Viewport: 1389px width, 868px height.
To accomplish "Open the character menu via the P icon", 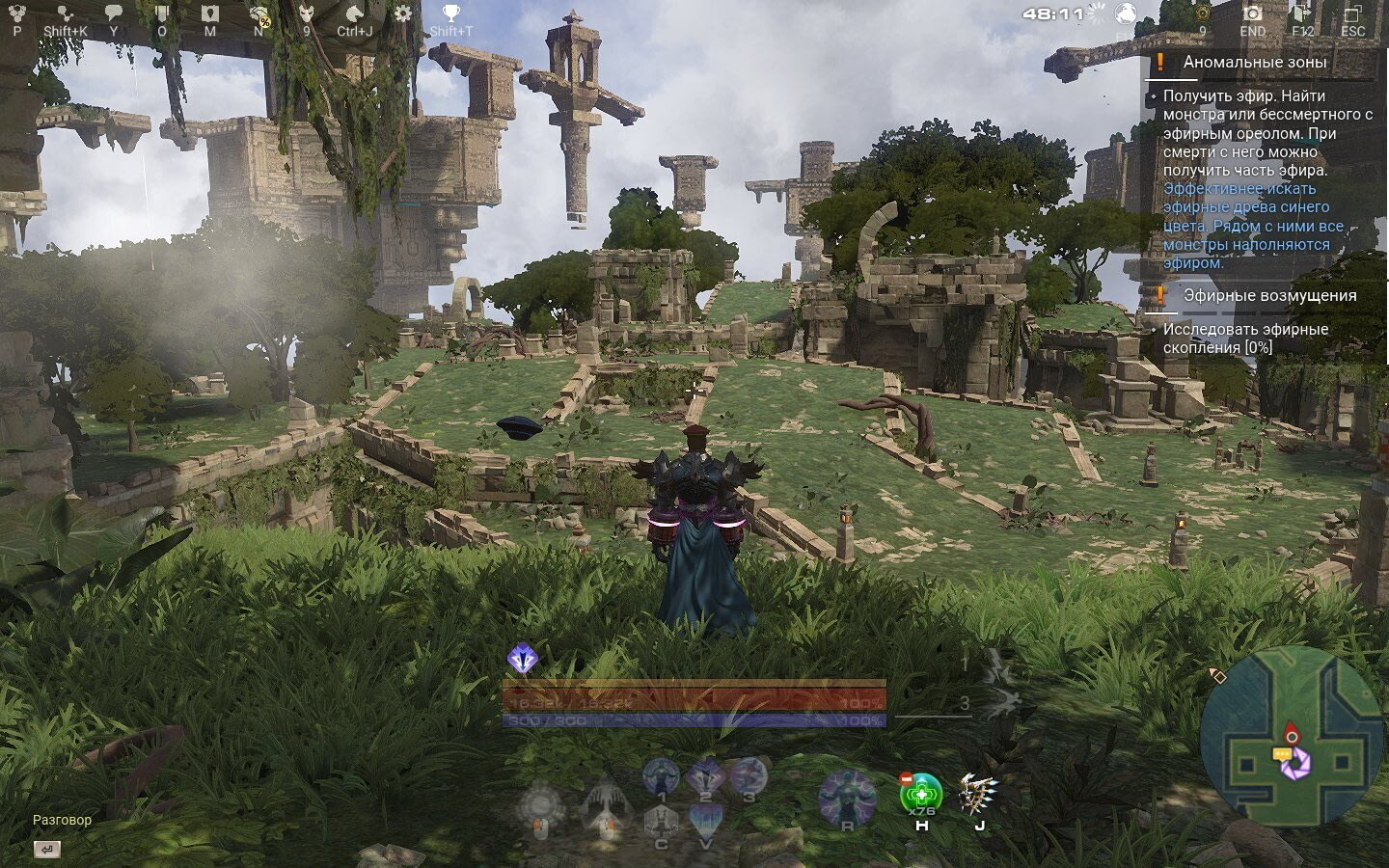I will pyautogui.click(x=17, y=13).
